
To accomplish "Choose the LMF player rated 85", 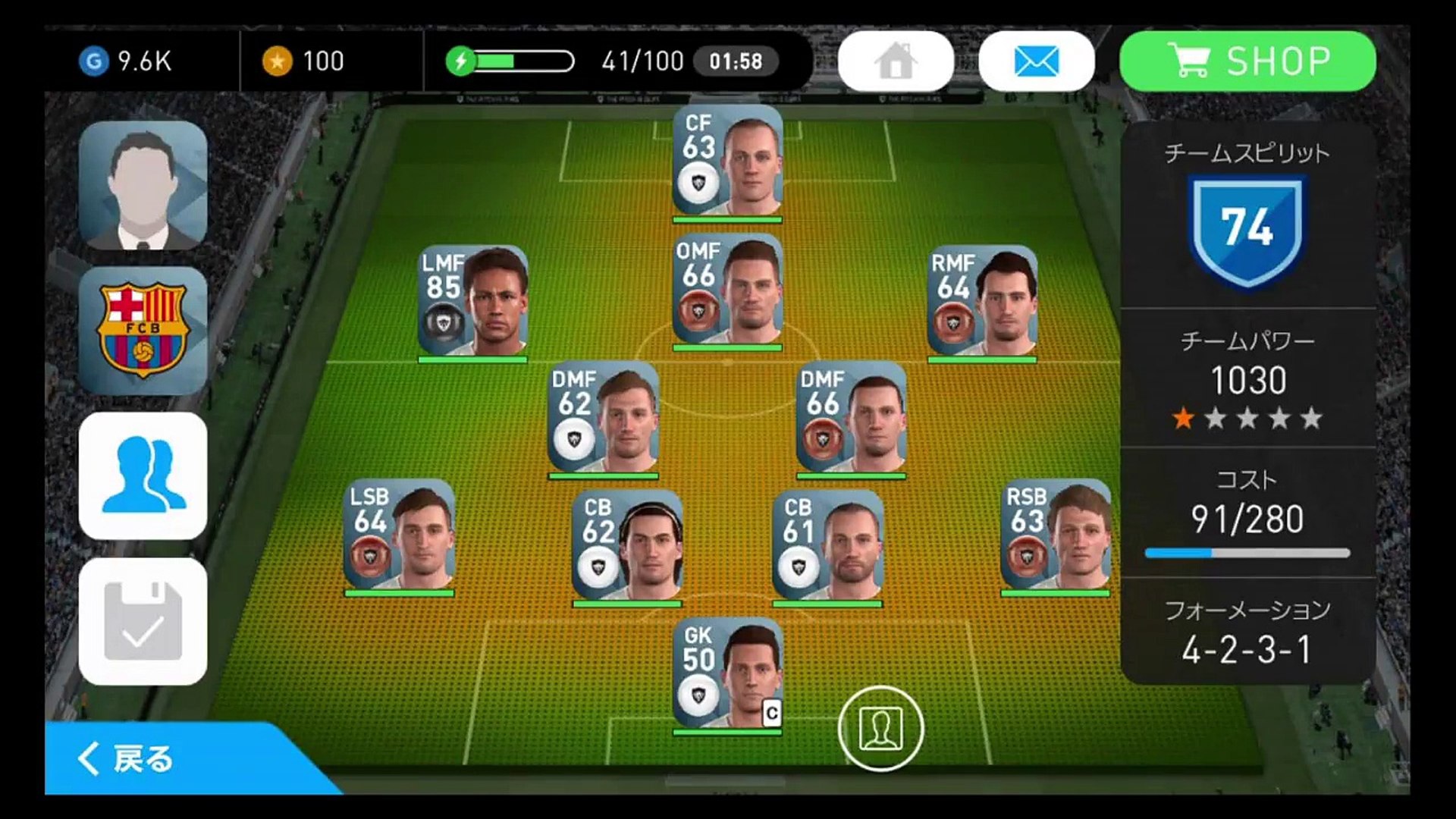I will [473, 302].
